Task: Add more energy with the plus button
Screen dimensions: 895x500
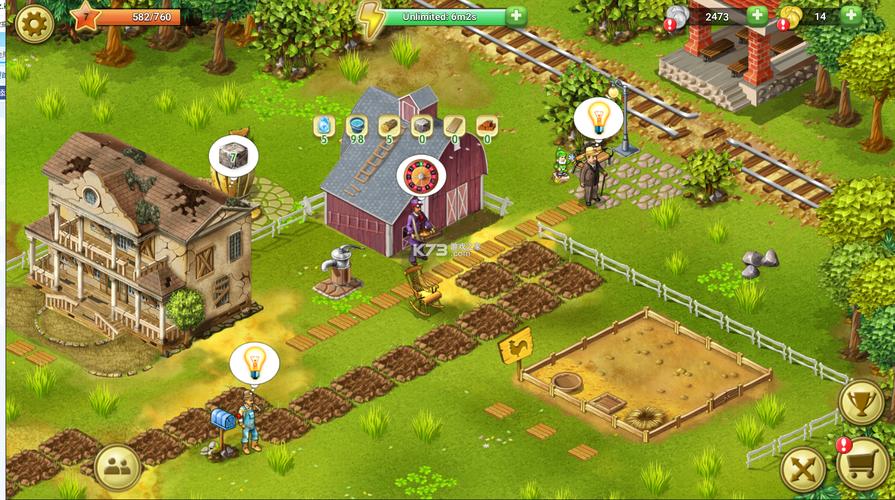Action: coord(516,16)
